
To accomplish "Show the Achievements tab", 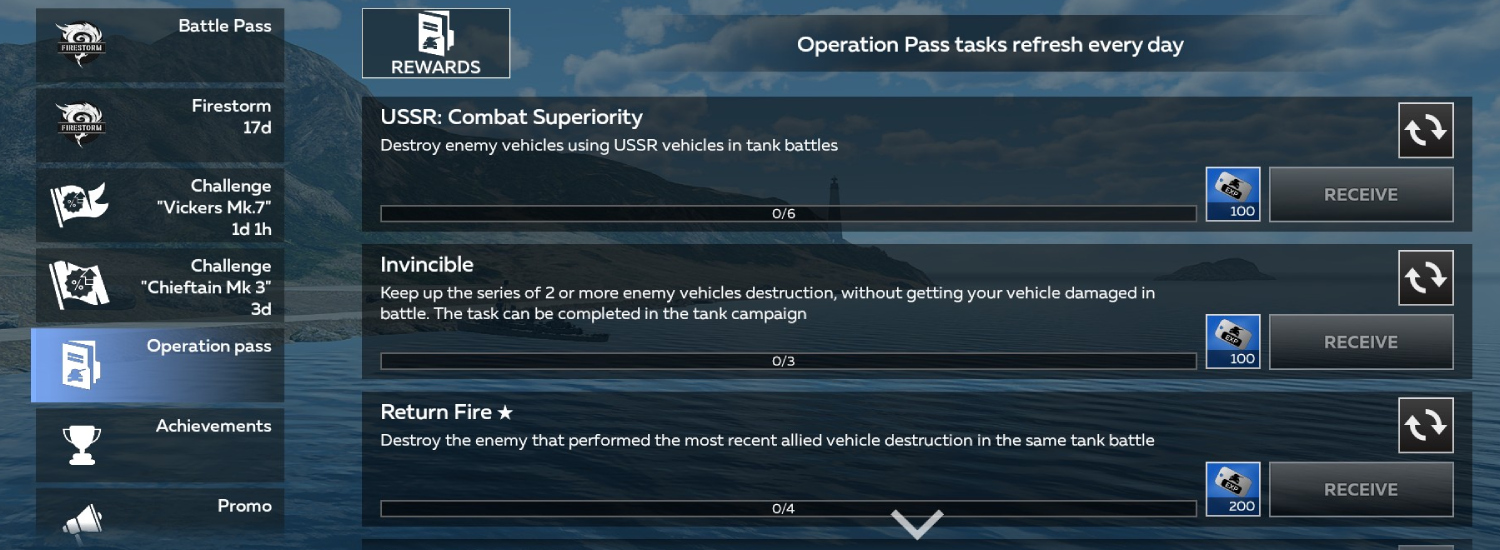I will coord(160,445).
